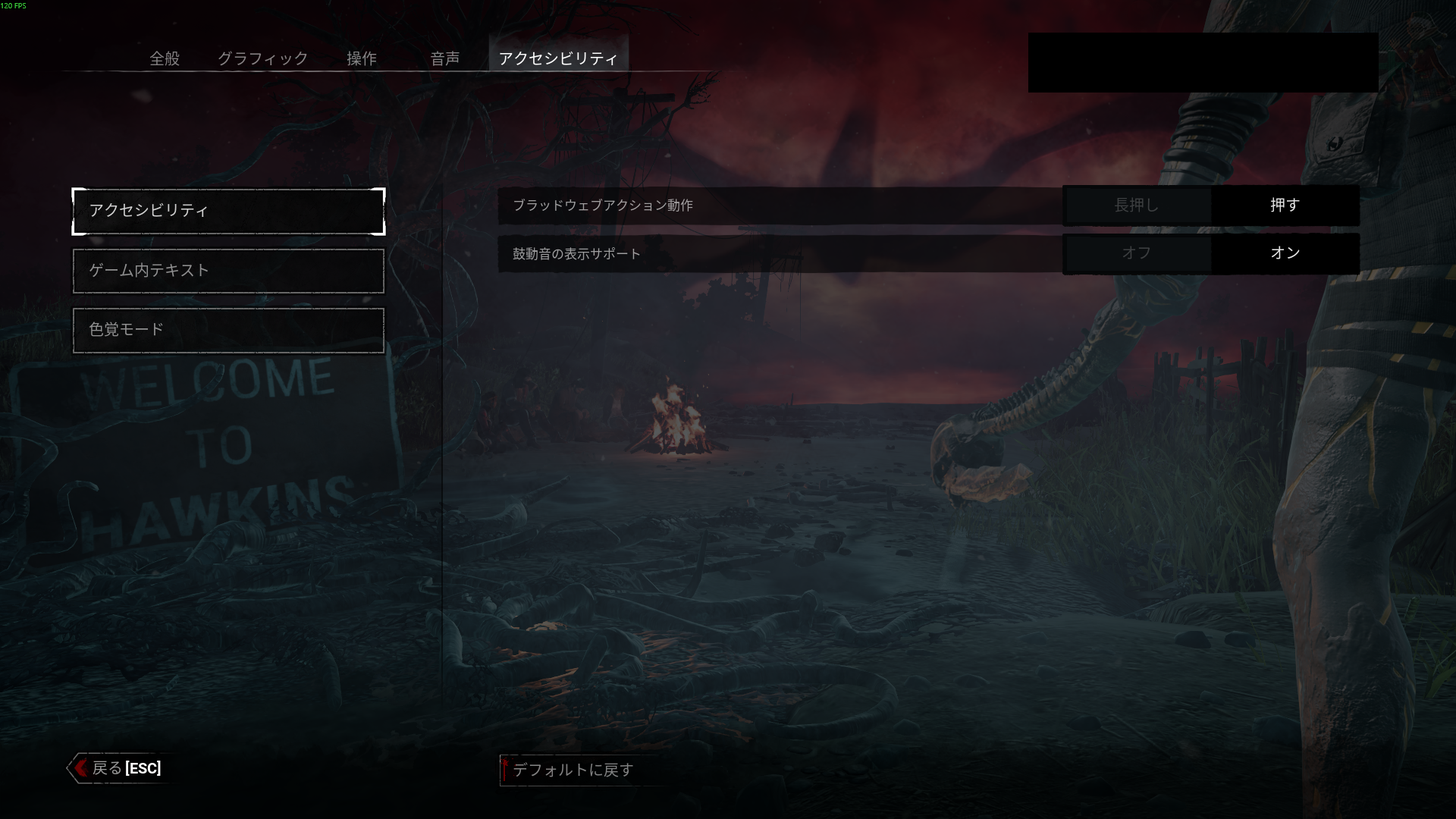The image size is (1456, 819).
Task: Go to the 音声 tab
Action: [444, 58]
